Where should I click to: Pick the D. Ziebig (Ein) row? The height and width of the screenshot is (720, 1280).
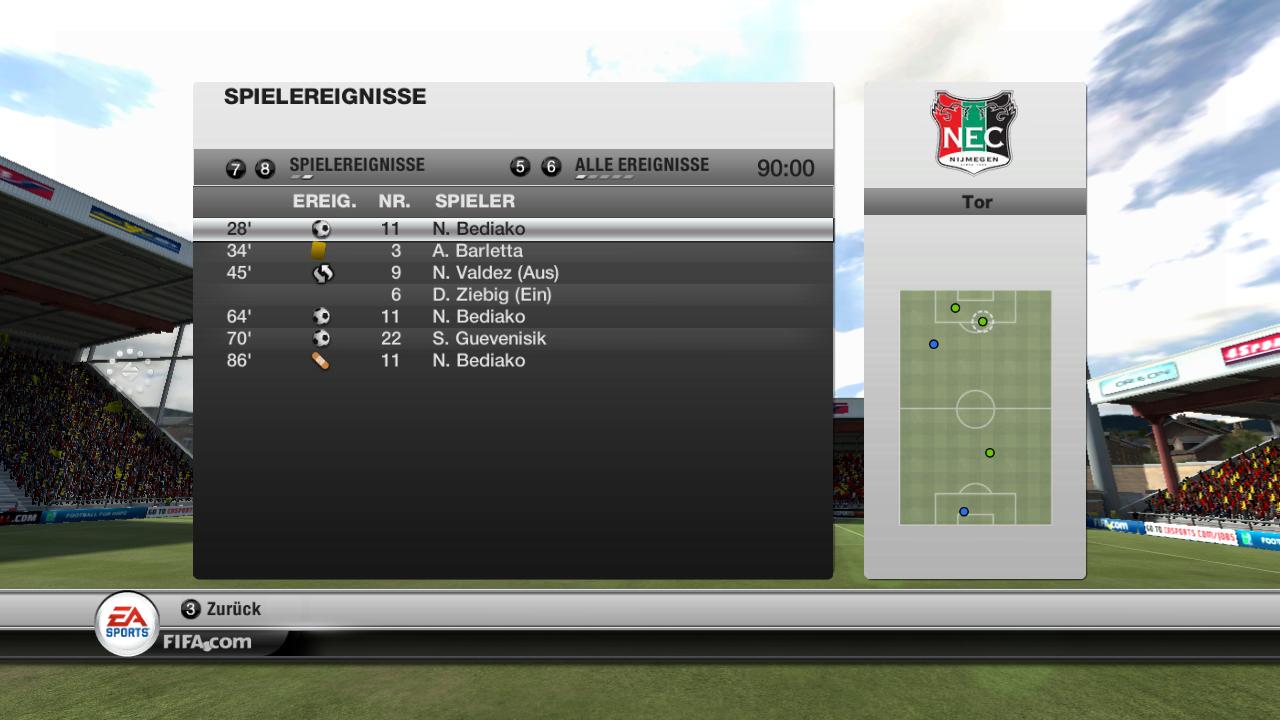click(x=512, y=295)
